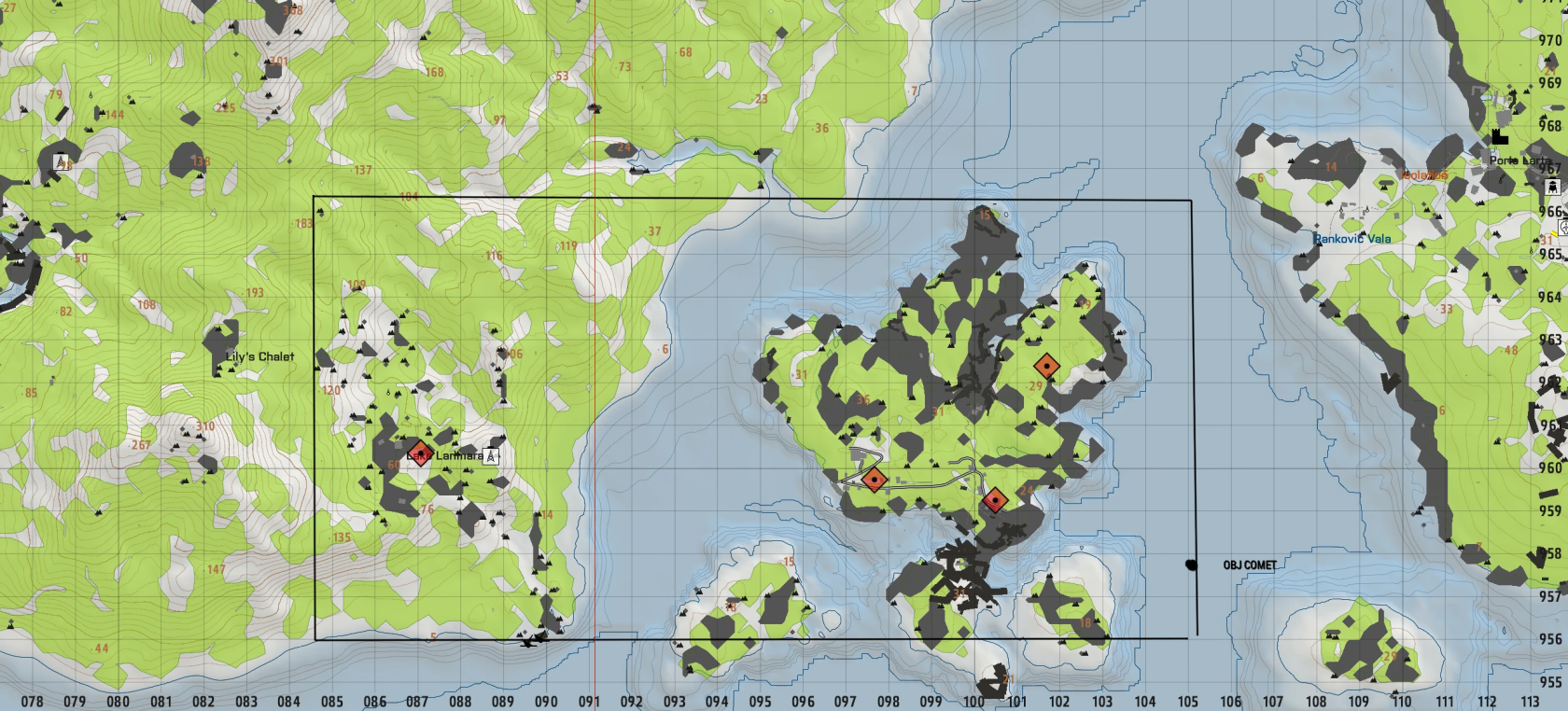The height and width of the screenshot is (711, 1568).
Task: Click the person icon east of Porto Larta
Action: pyautogui.click(x=1553, y=187)
